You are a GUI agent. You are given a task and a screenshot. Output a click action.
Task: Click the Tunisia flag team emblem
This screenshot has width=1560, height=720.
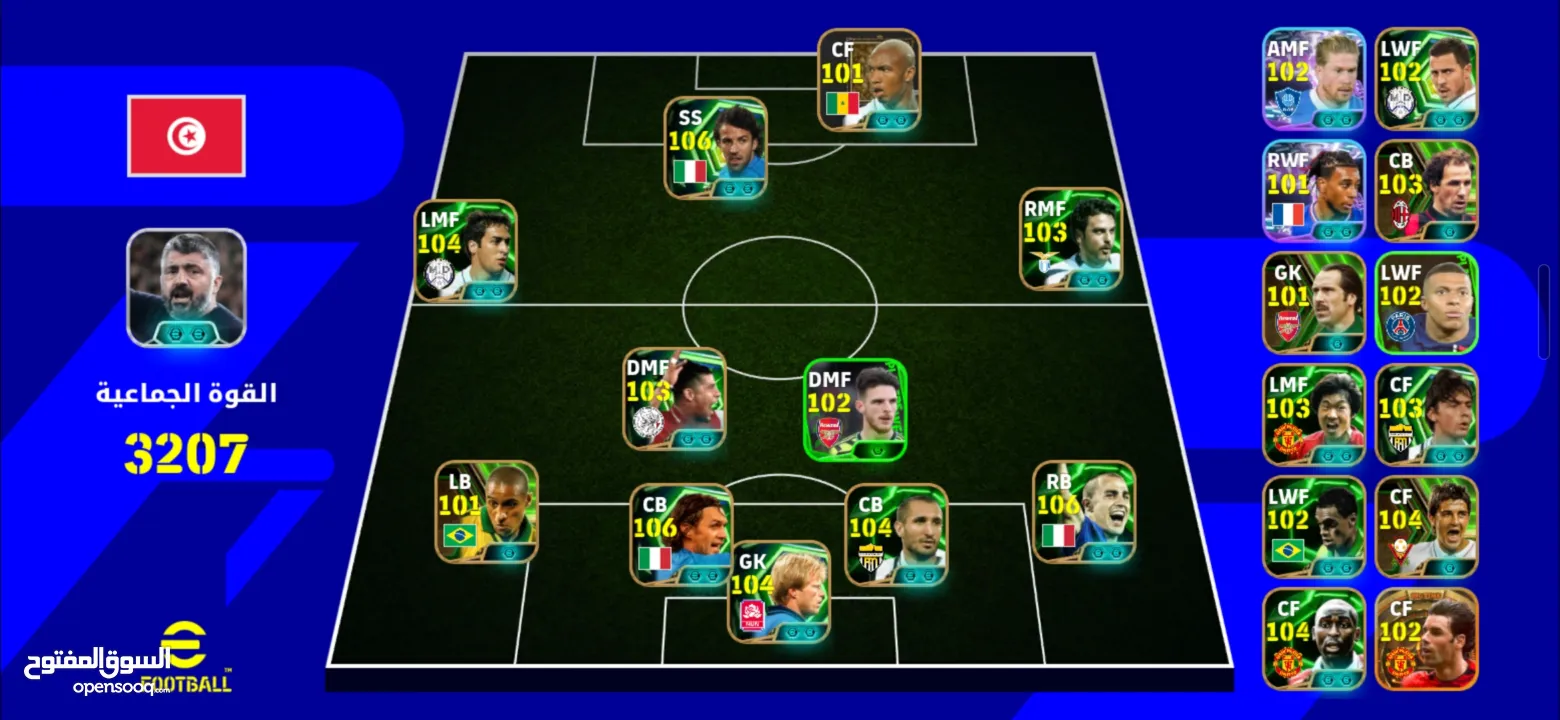coord(186,136)
